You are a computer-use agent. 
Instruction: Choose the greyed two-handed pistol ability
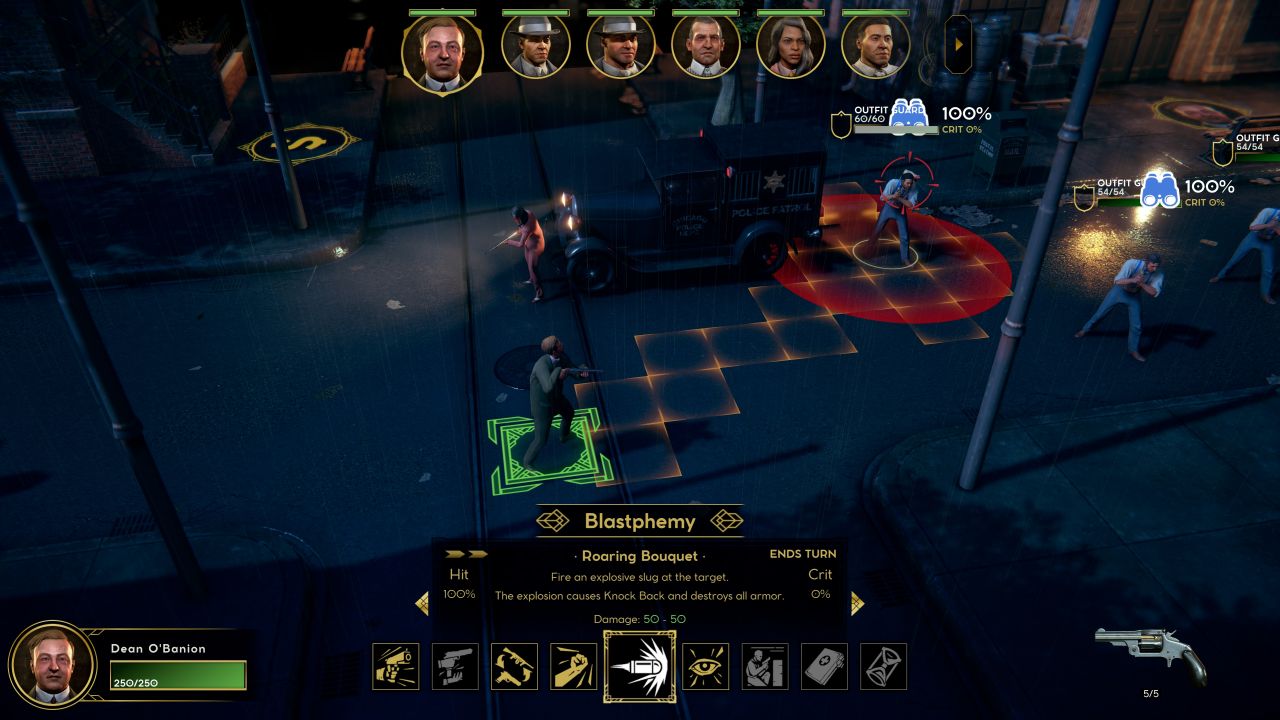tap(455, 666)
